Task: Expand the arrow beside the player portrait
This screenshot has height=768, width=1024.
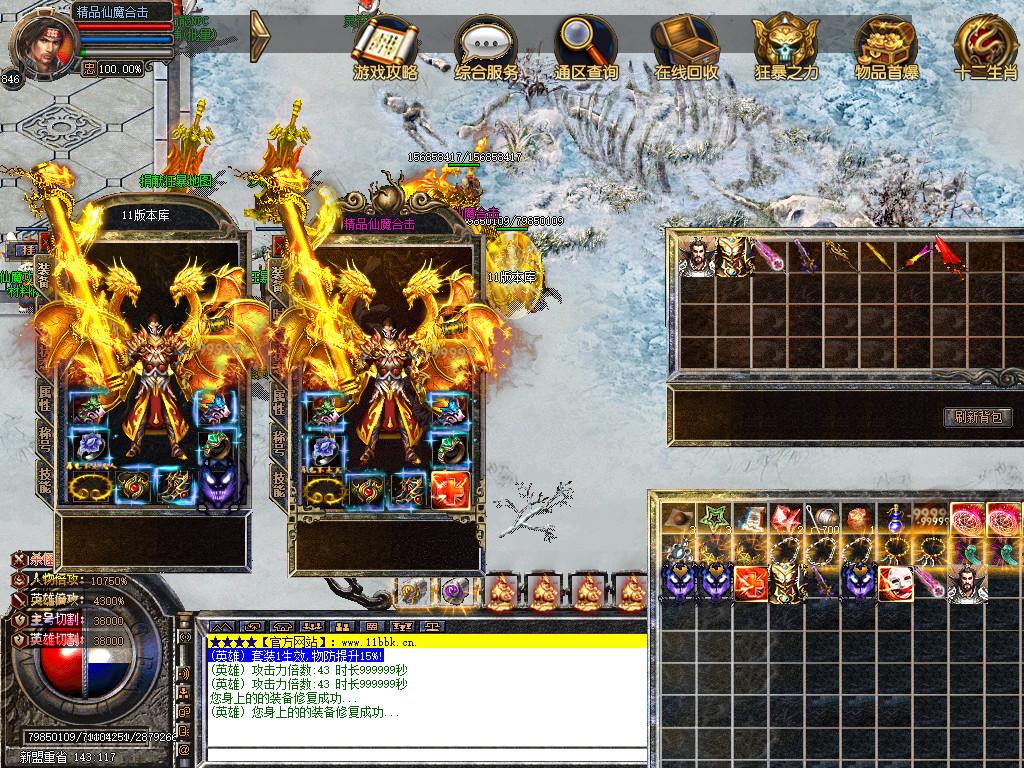Action: click(x=260, y=35)
